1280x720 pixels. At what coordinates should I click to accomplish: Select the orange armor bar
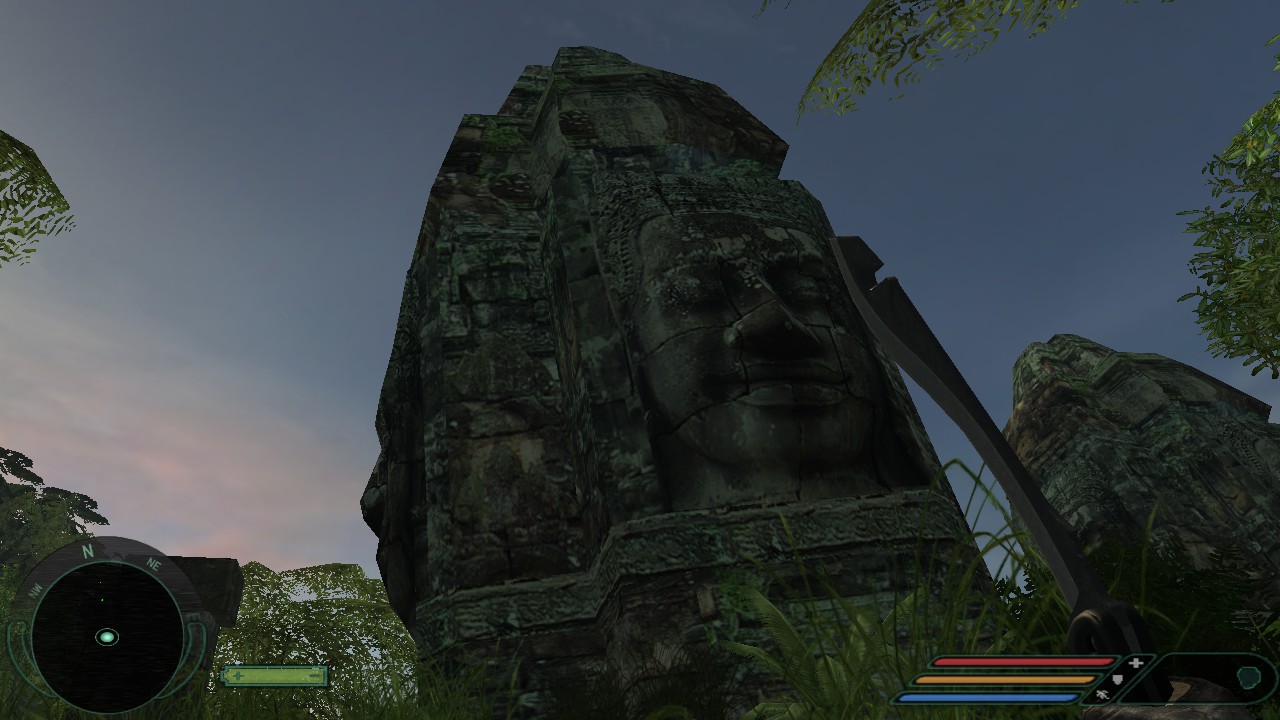[x=1004, y=679]
